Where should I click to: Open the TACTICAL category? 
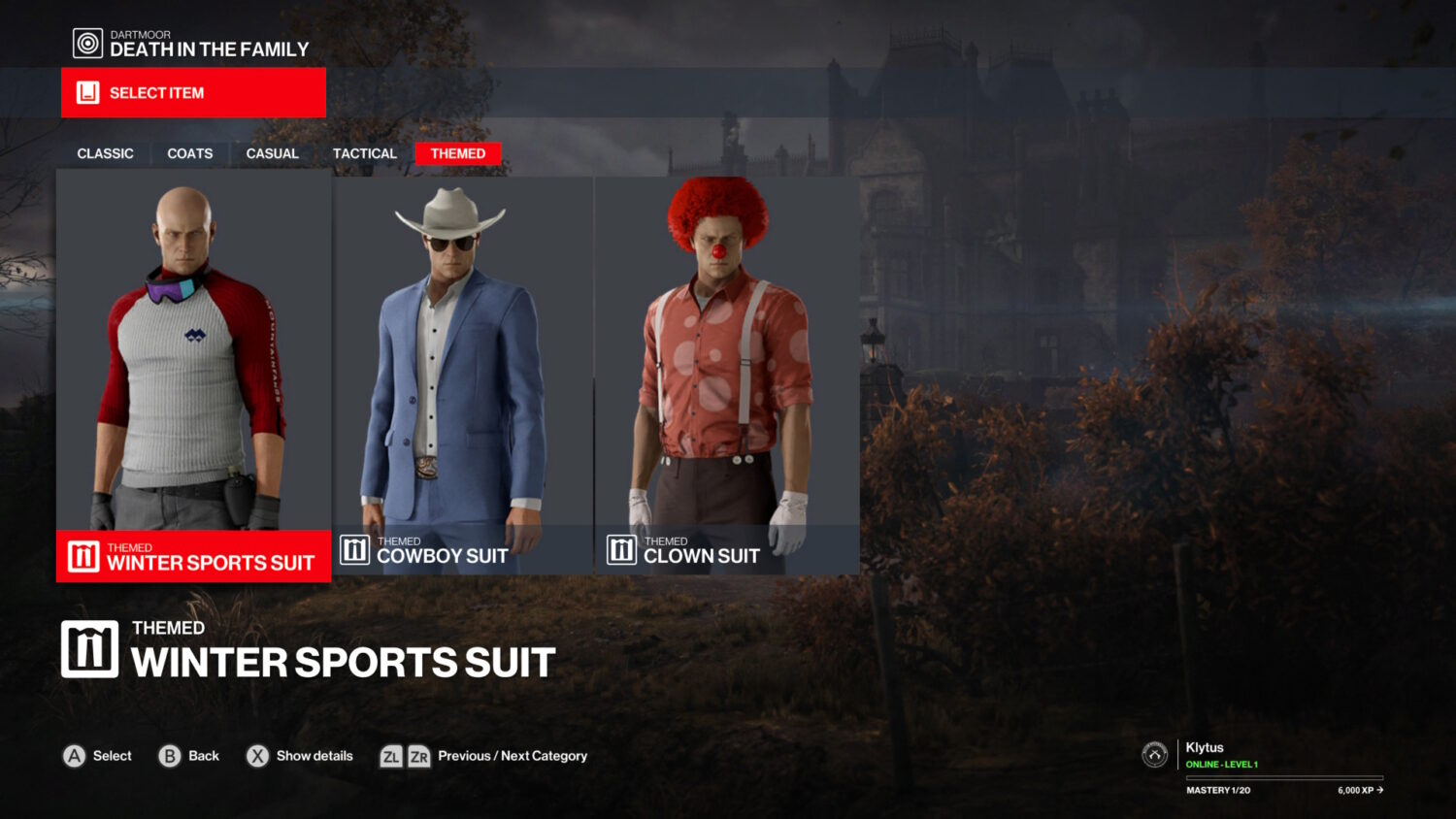tap(364, 153)
